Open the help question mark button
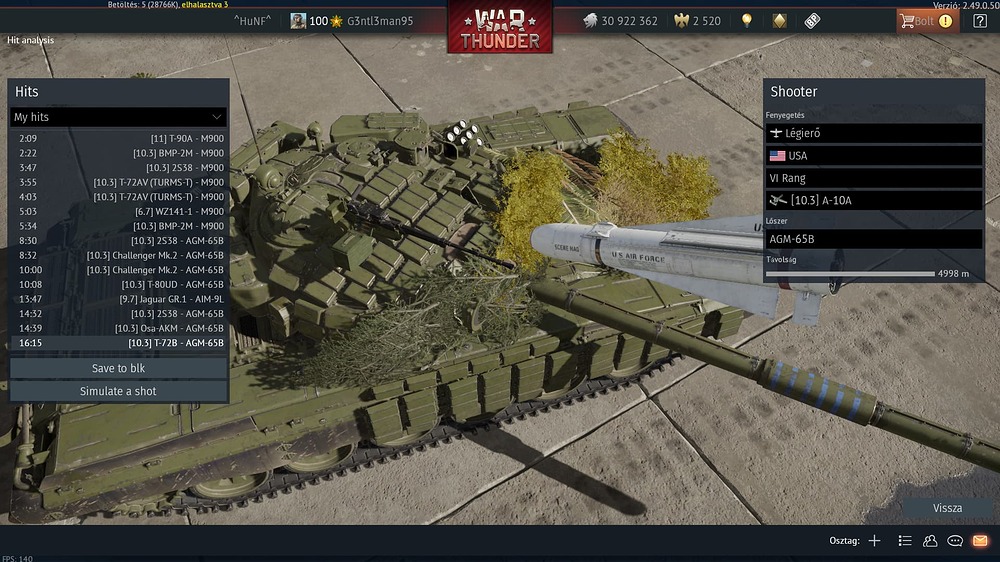This screenshot has height=562, width=1000. [979, 21]
